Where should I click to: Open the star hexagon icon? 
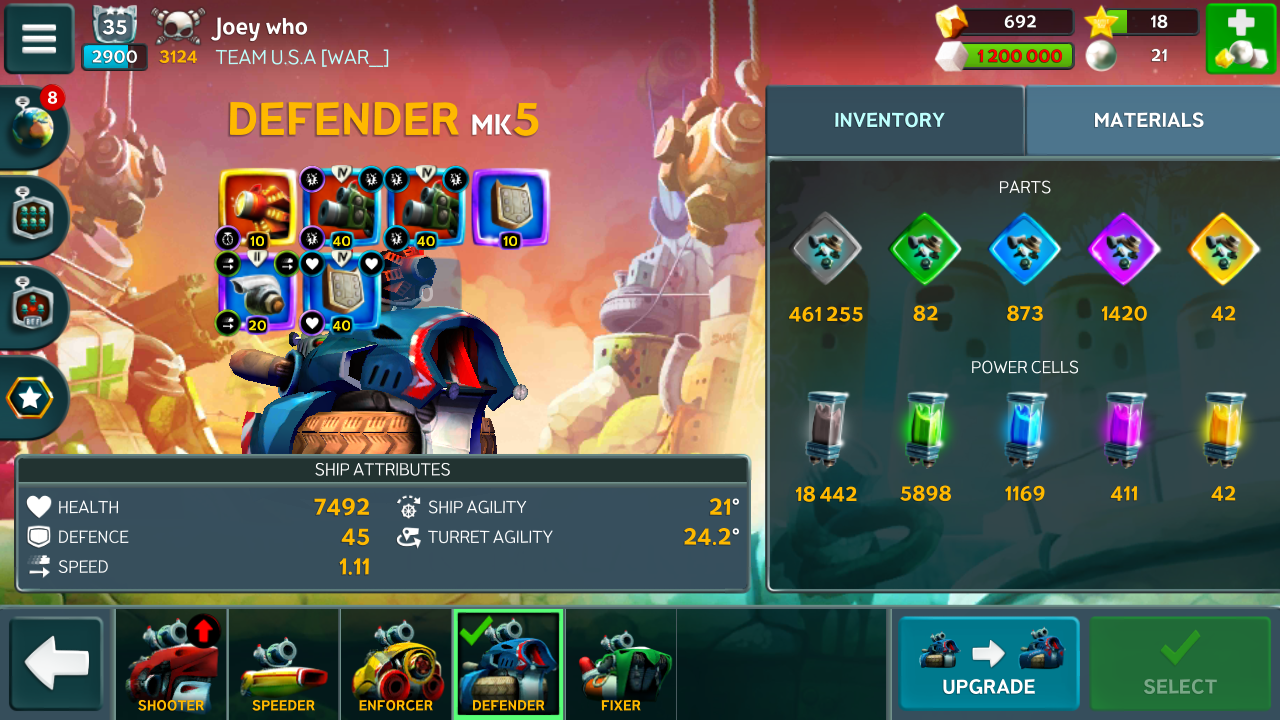(30, 398)
